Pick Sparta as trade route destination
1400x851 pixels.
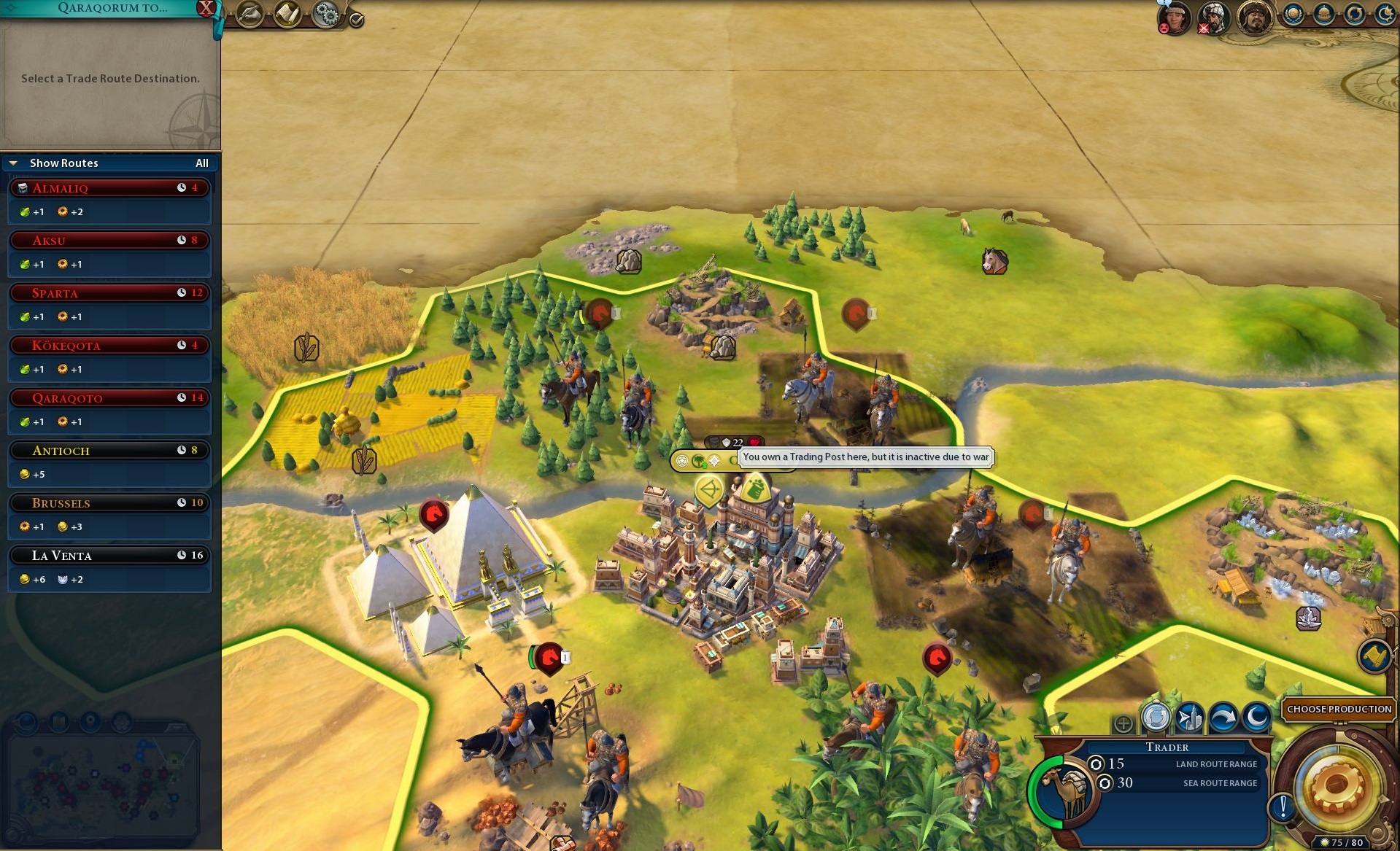109,293
